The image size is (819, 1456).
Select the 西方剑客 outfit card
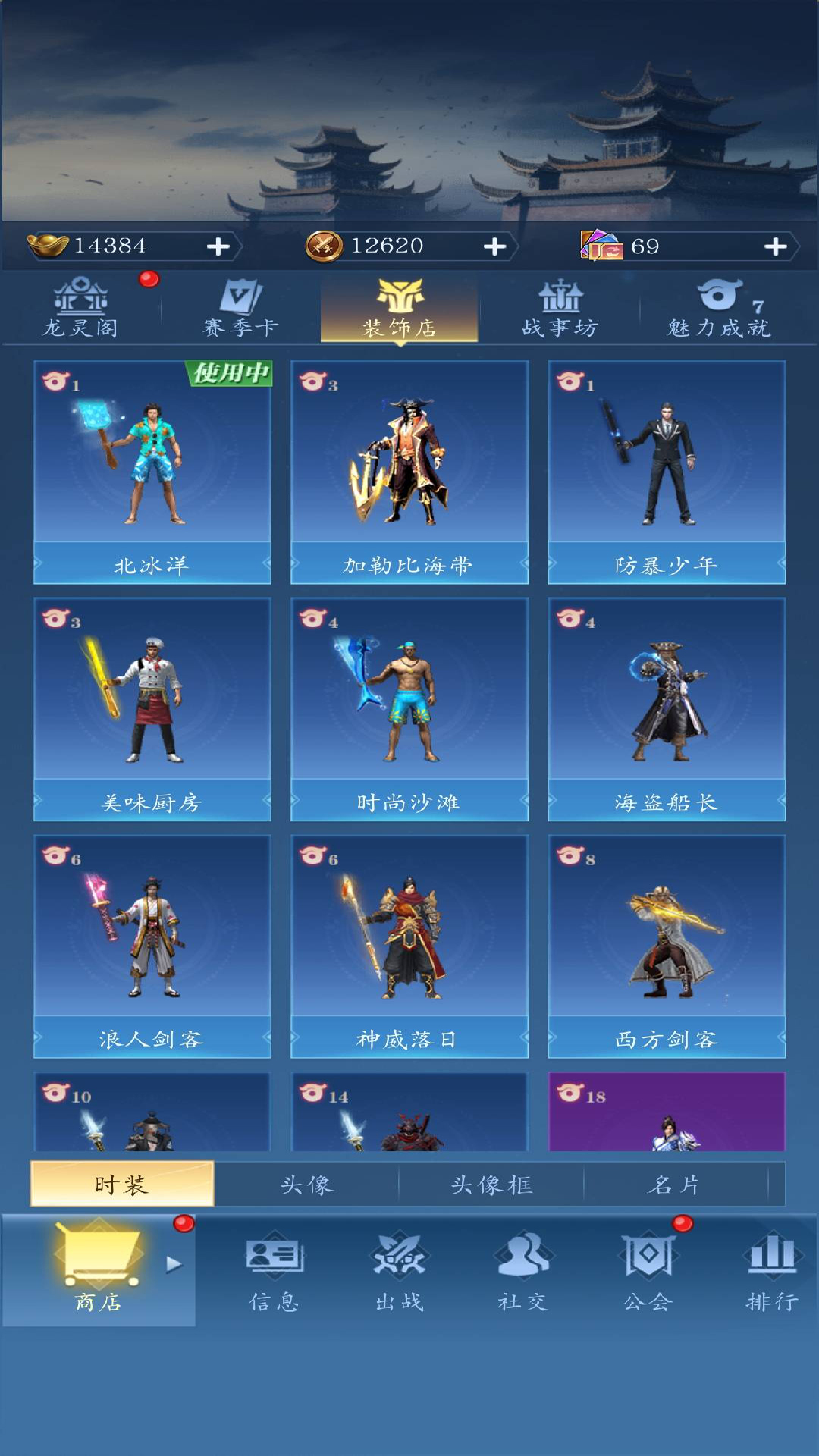click(x=667, y=946)
